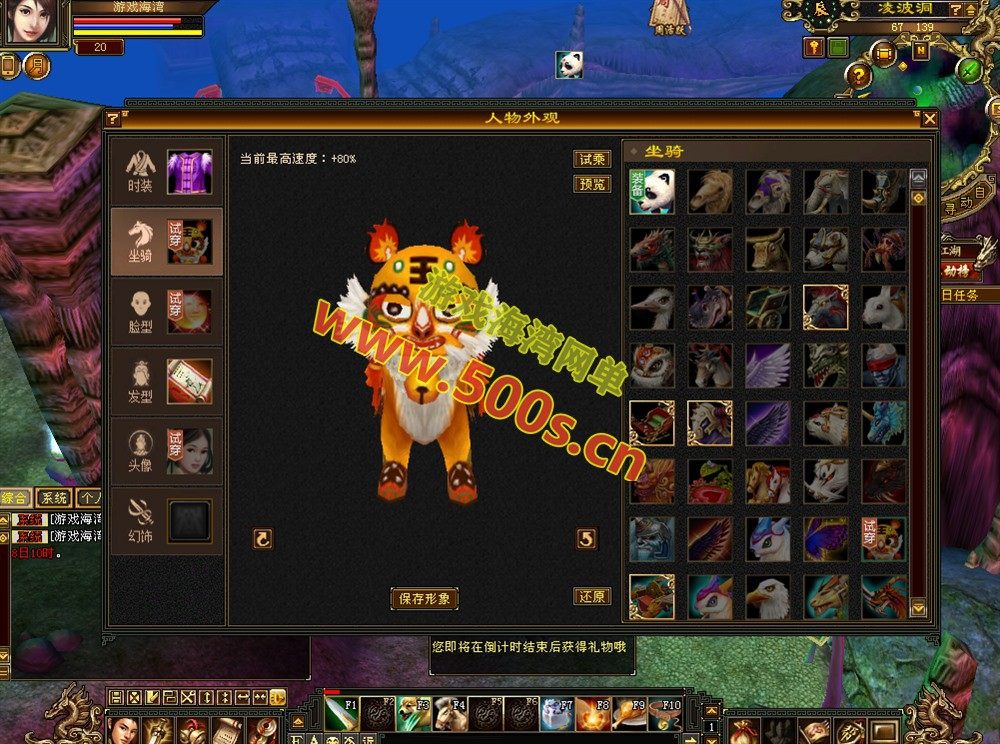
Task: Choose the 发型 hairstyle category
Action: (x=166, y=381)
